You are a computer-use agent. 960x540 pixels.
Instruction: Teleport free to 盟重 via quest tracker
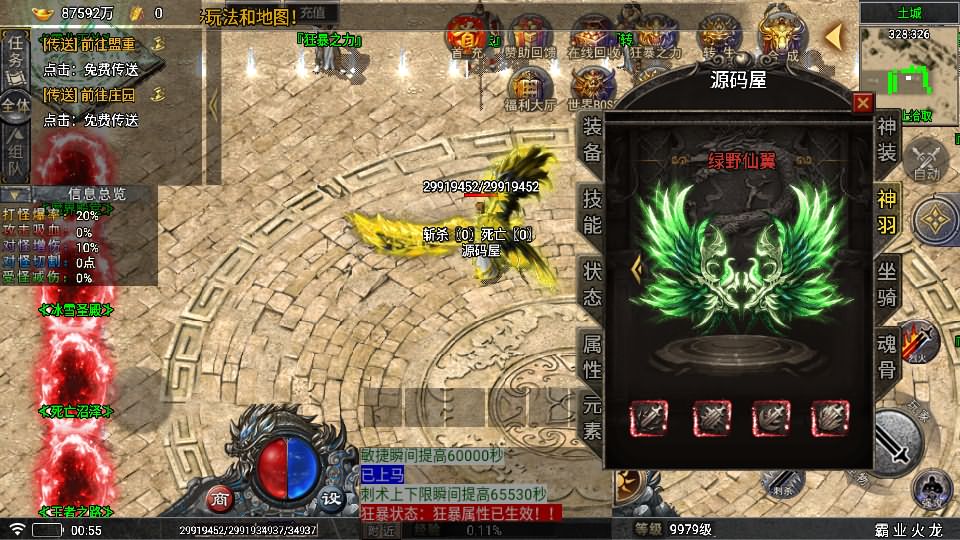tap(90, 69)
